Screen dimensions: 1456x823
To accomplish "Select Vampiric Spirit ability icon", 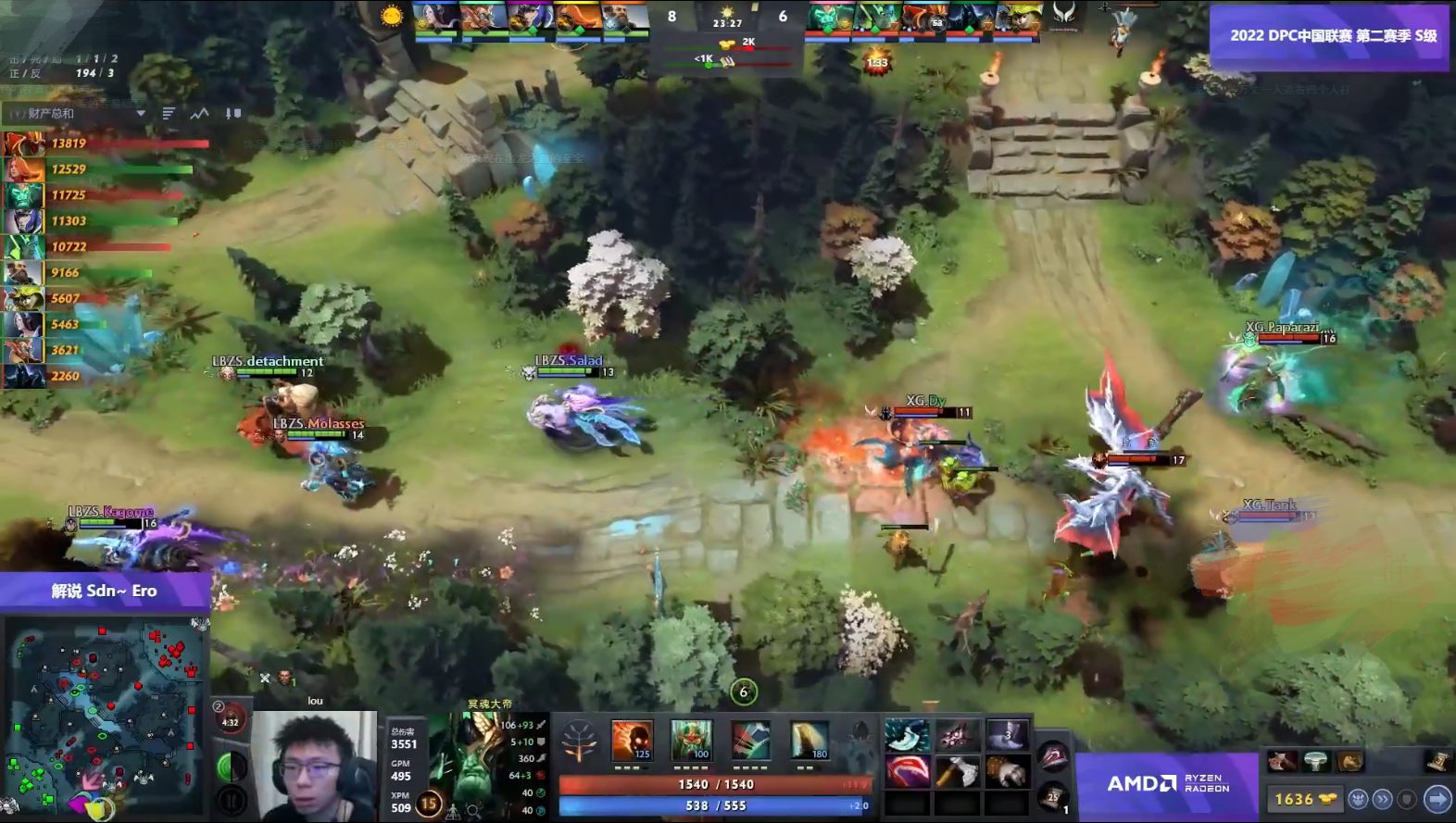I will click(x=692, y=741).
